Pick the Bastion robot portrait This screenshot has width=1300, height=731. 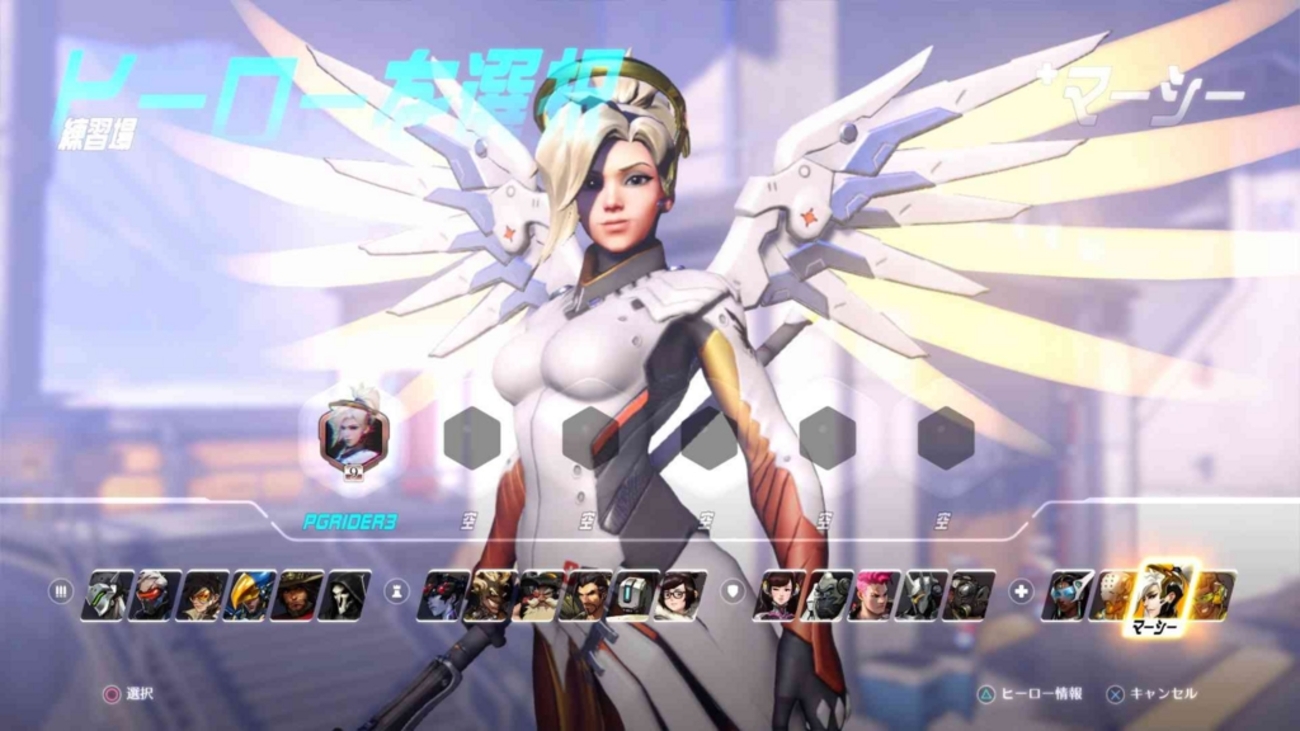point(633,595)
